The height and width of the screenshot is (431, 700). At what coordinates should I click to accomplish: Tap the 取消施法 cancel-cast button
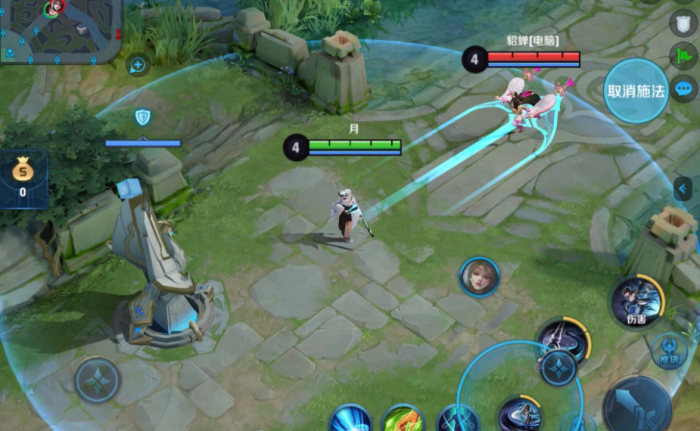point(636,91)
